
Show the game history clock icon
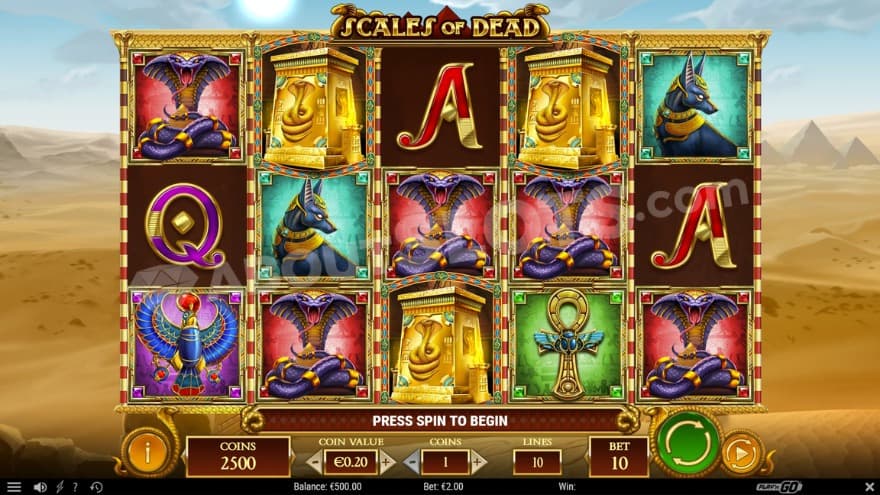pyautogui.click(x=96, y=487)
